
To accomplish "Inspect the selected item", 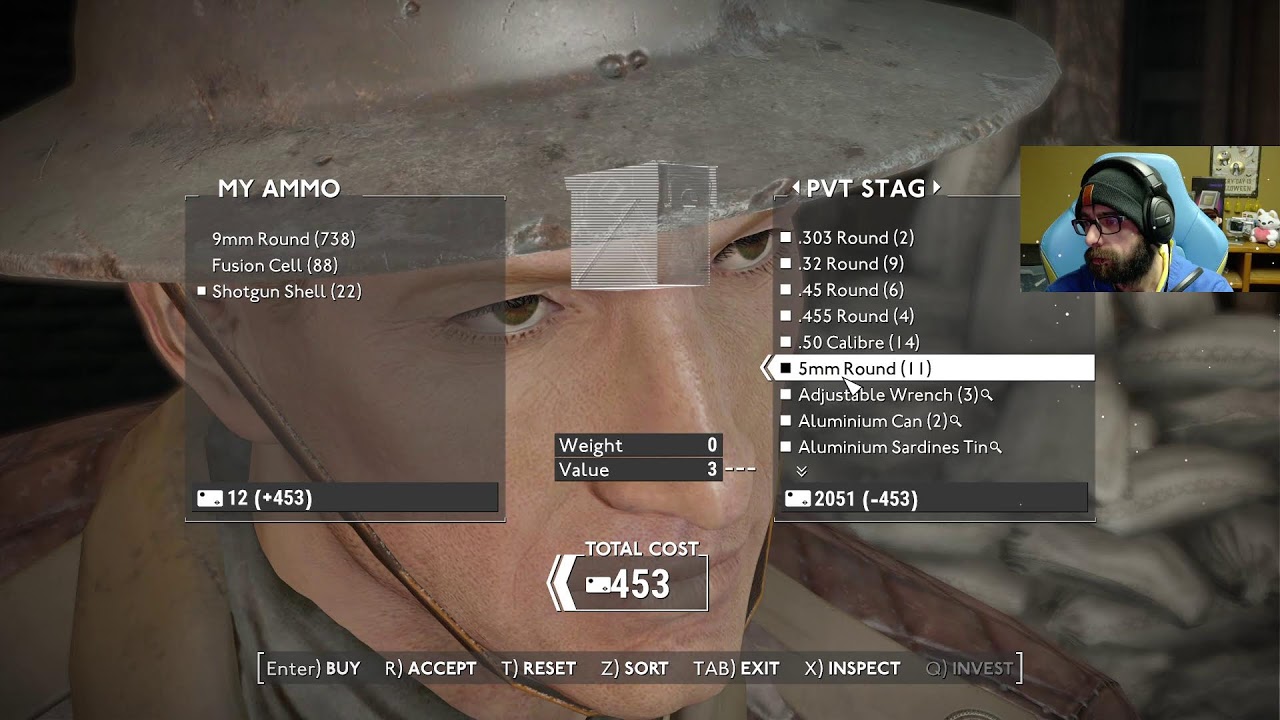I will coord(852,668).
